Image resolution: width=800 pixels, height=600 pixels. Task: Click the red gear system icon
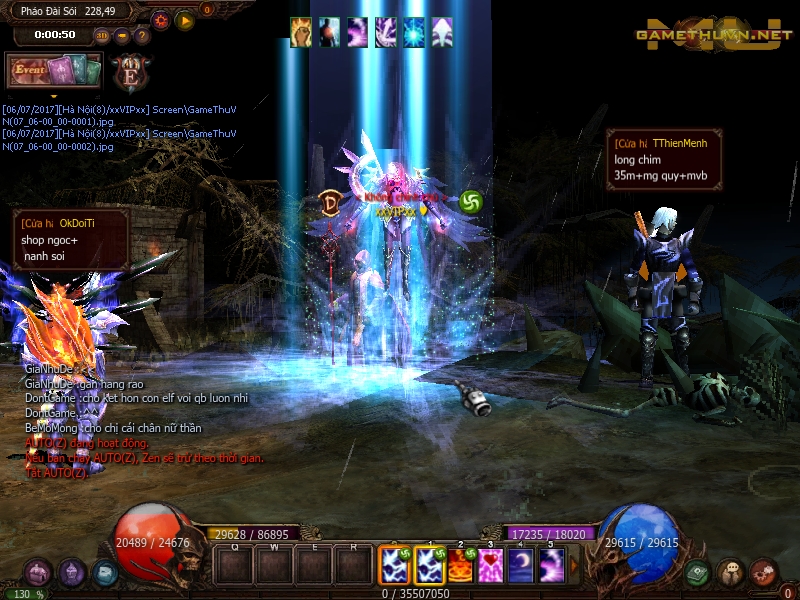764,573
